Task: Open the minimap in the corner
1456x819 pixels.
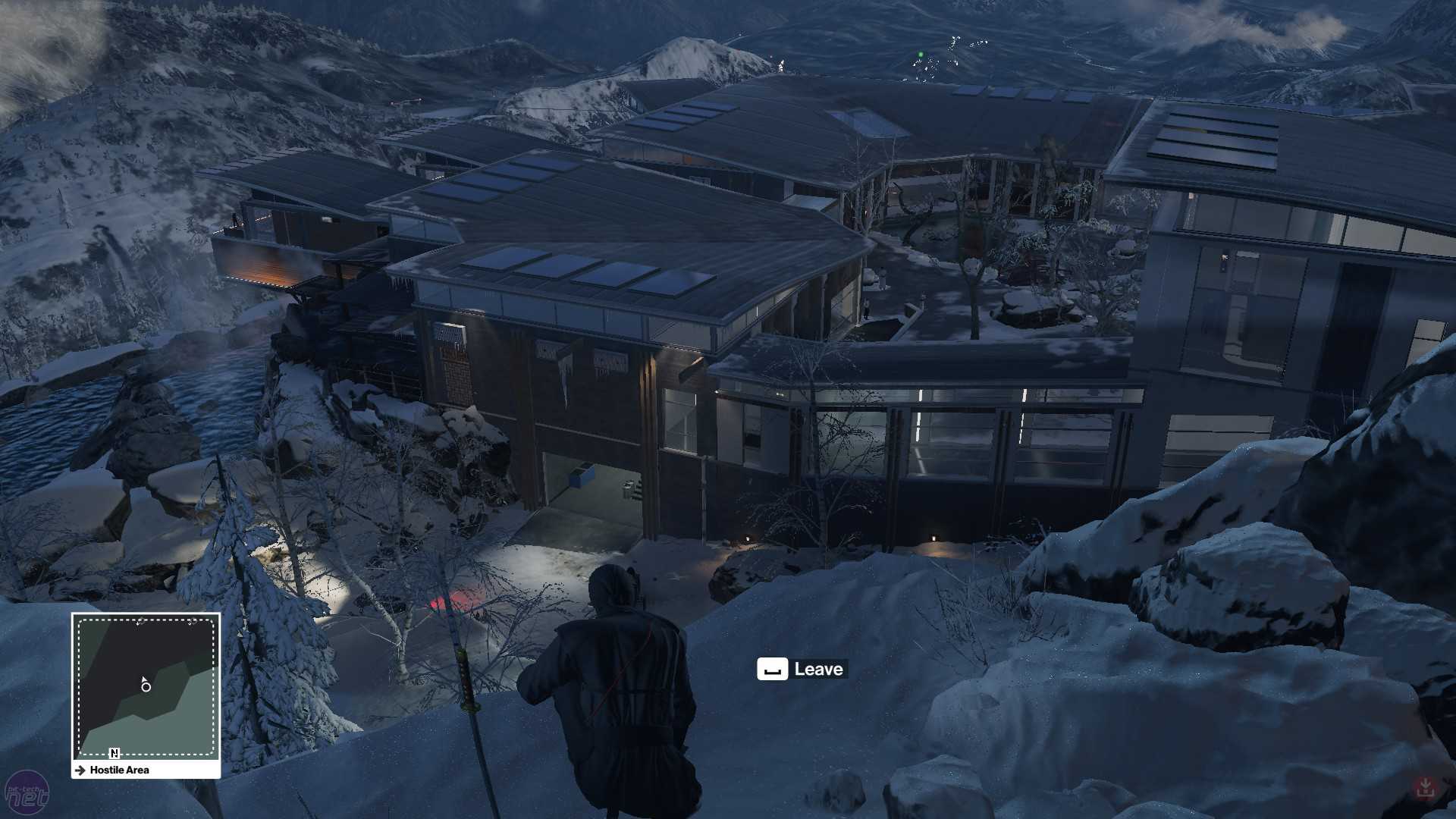Action: [146, 686]
